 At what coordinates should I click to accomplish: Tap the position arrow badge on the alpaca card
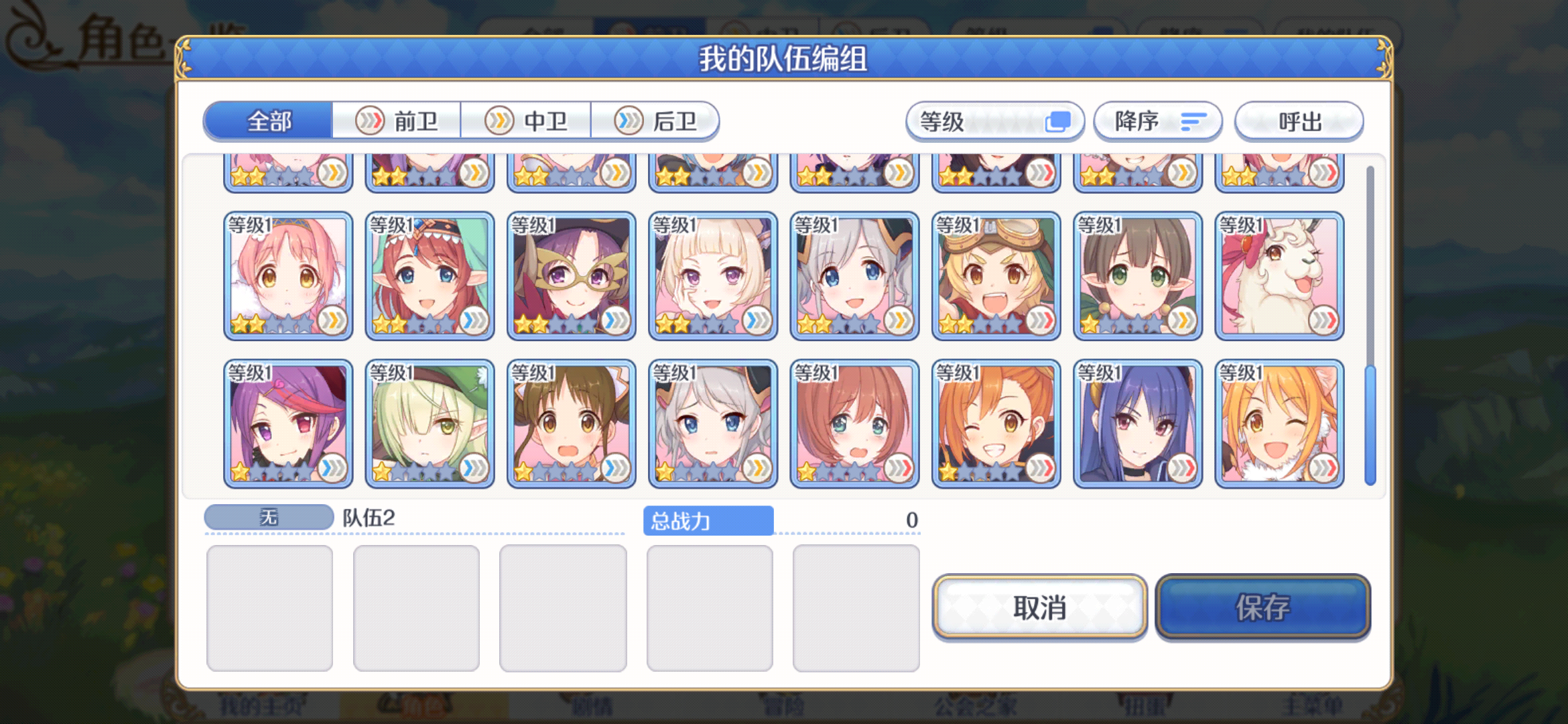pyautogui.click(x=1325, y=320)
